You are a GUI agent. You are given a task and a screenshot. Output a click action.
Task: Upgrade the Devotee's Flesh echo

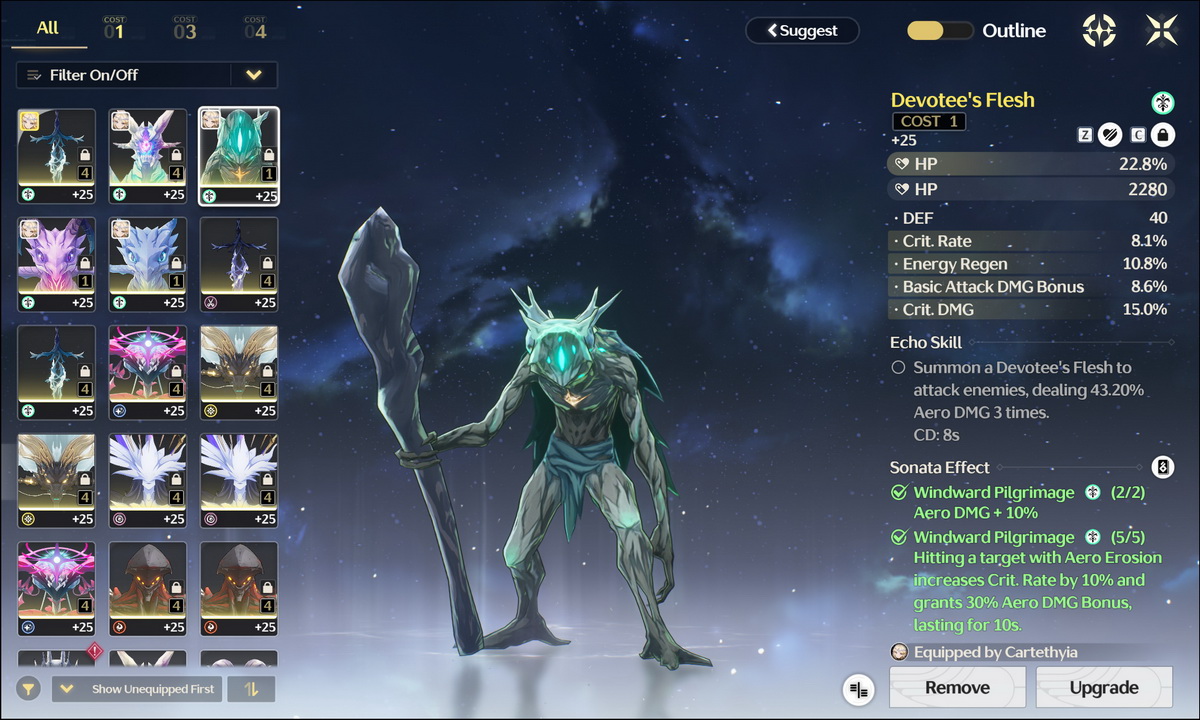tap(1104, 688)
